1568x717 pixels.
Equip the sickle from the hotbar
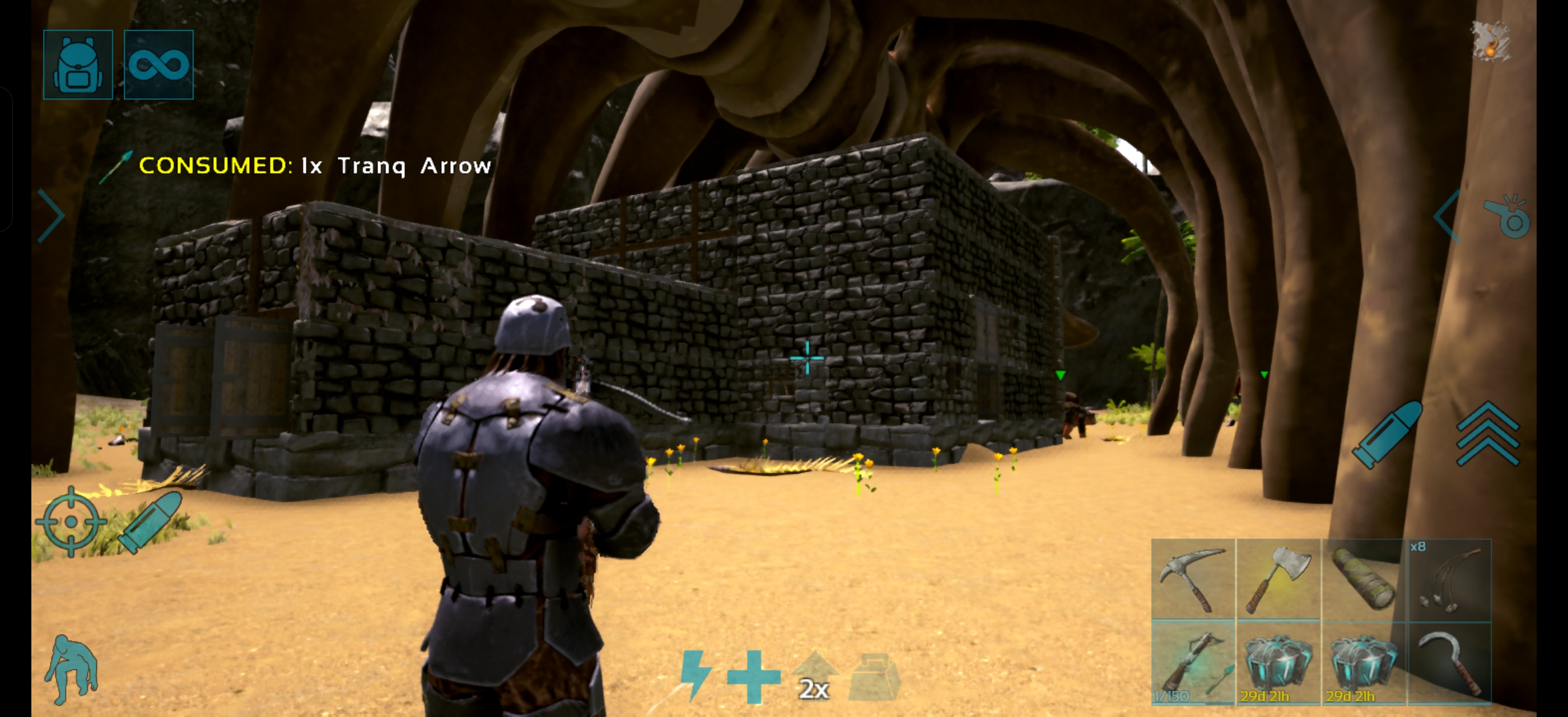click(1449, 663)
